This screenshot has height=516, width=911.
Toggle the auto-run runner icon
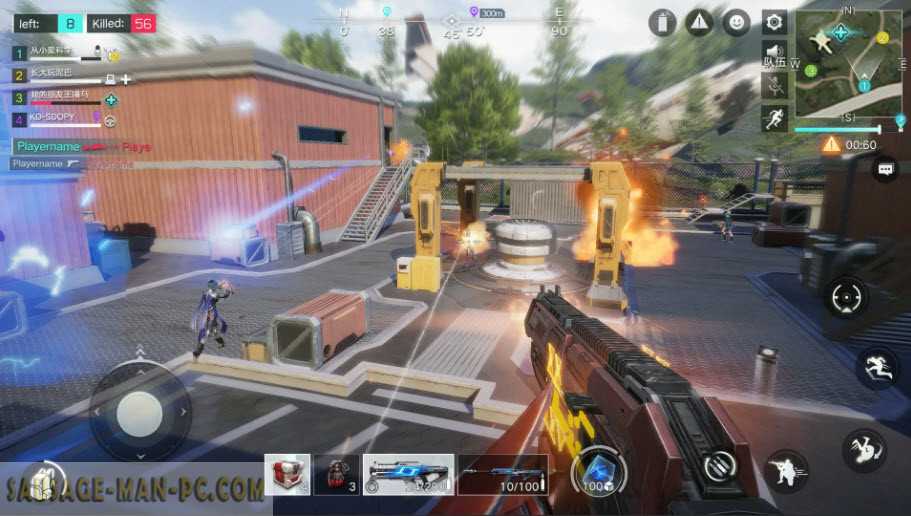(x=773, y=119)
